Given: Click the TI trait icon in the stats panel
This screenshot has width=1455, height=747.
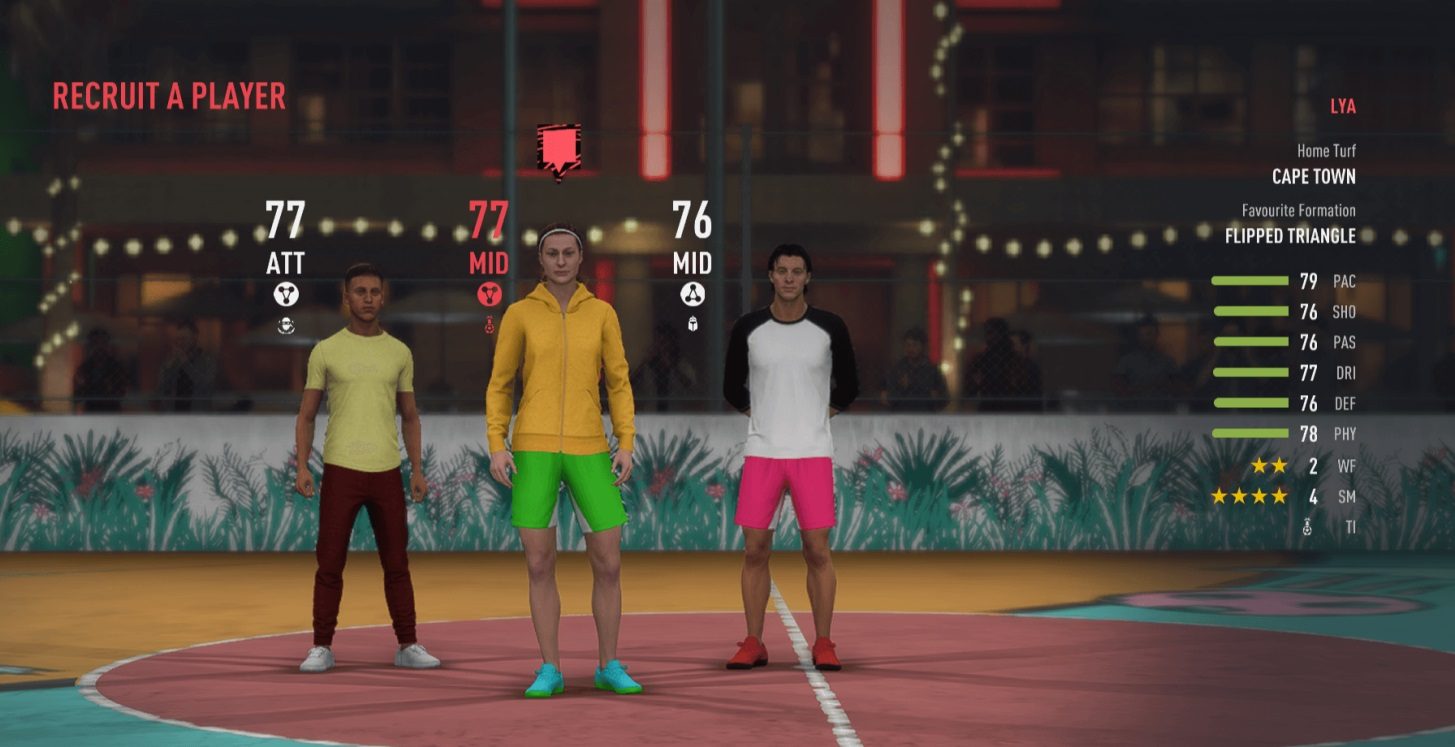Looking at the screenshot, I should click(1307, 524).
